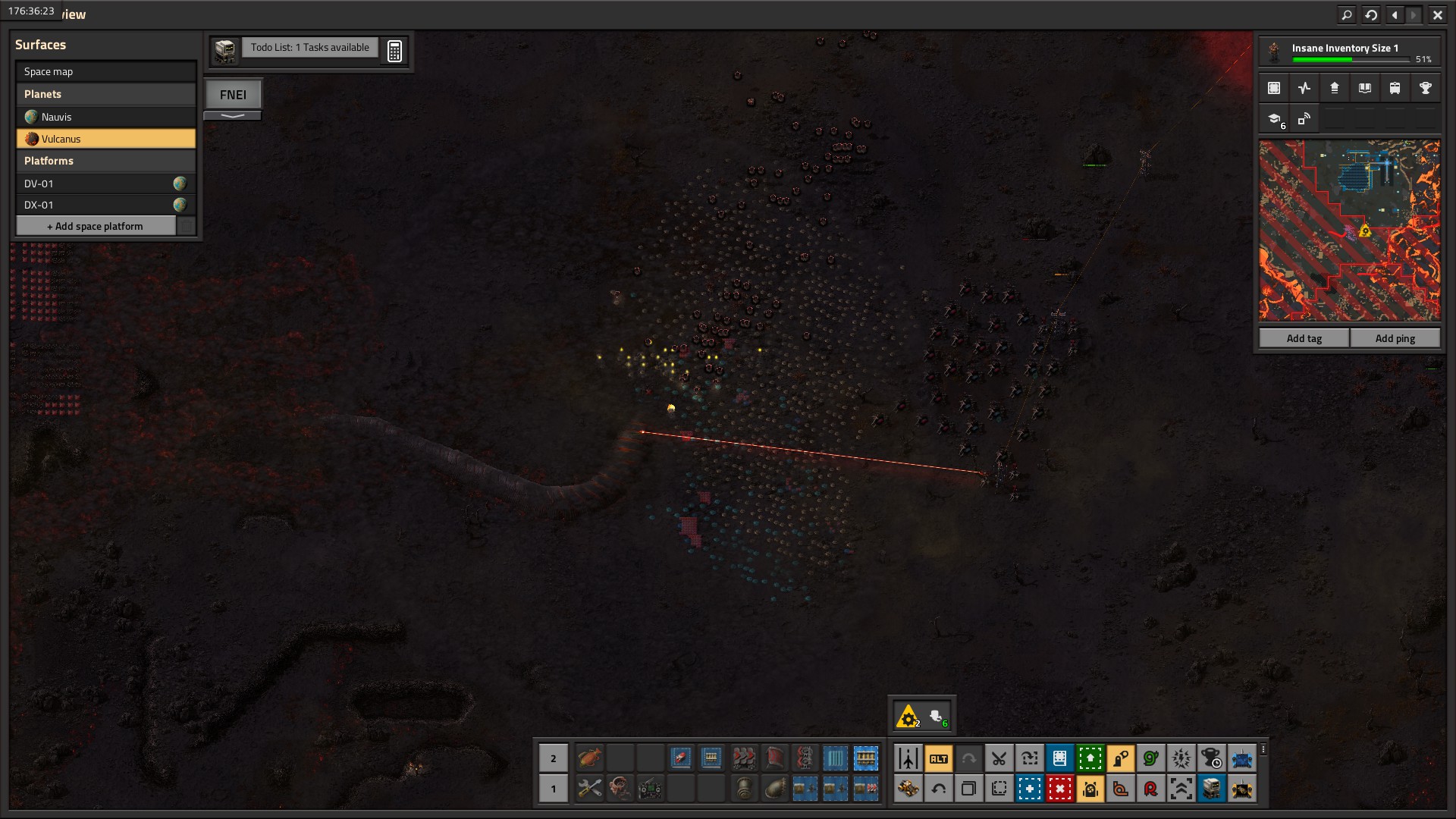
Task: Open the trains overview icon
Action: tap(1395, 88)
